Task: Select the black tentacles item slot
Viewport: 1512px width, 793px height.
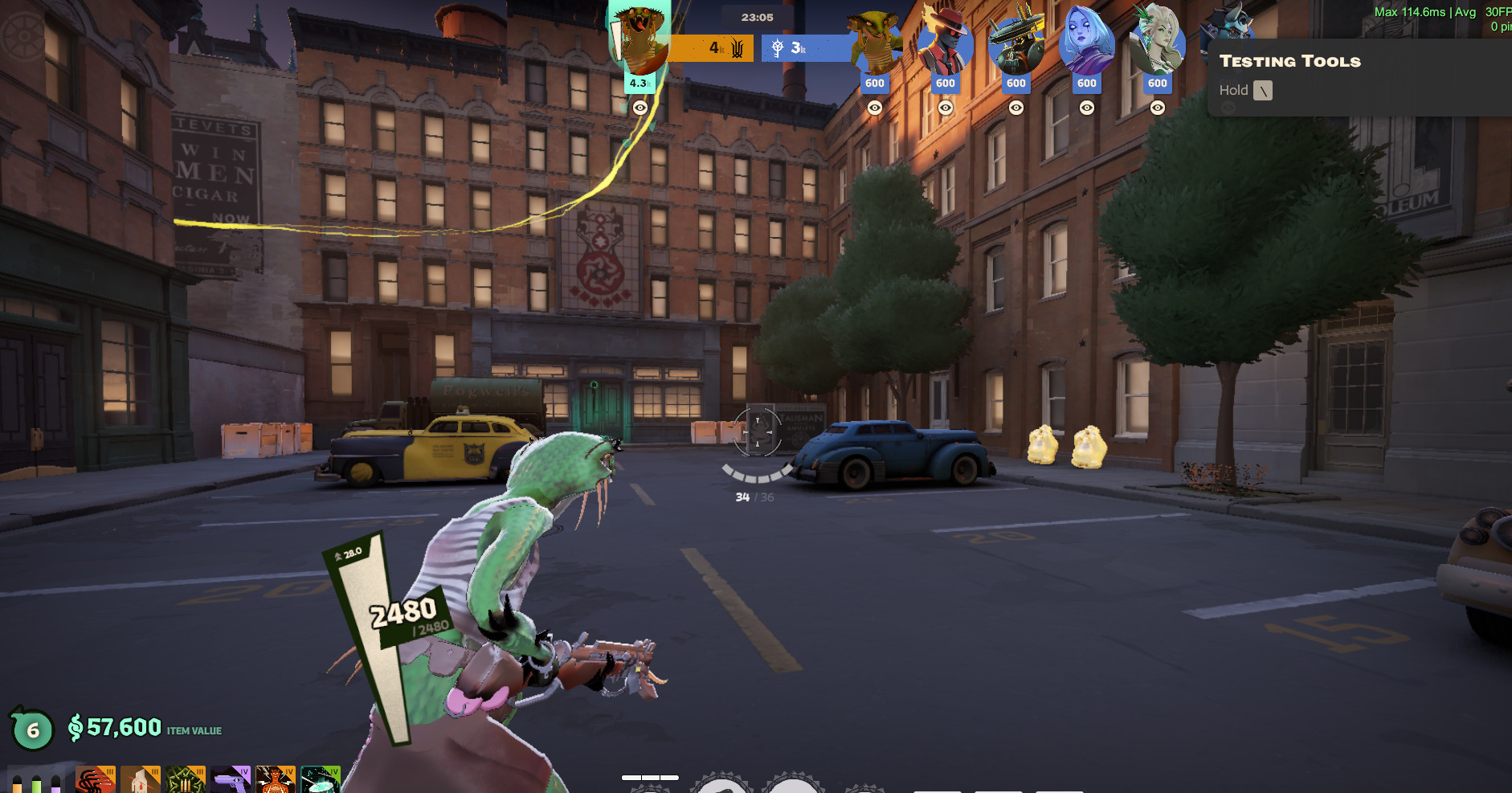Action: (x=96, y=781)
